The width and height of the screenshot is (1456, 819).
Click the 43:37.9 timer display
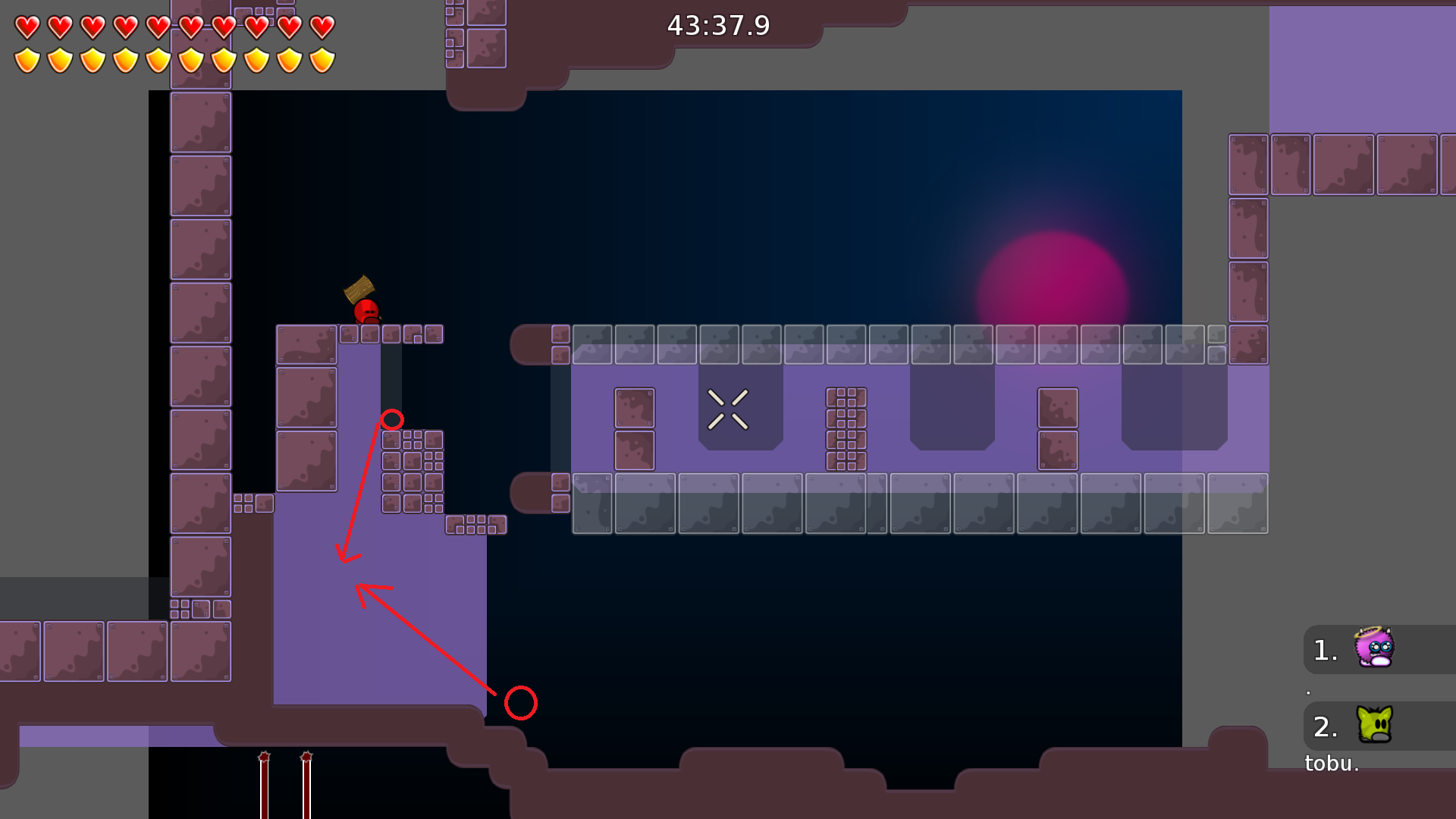point(719,25)
